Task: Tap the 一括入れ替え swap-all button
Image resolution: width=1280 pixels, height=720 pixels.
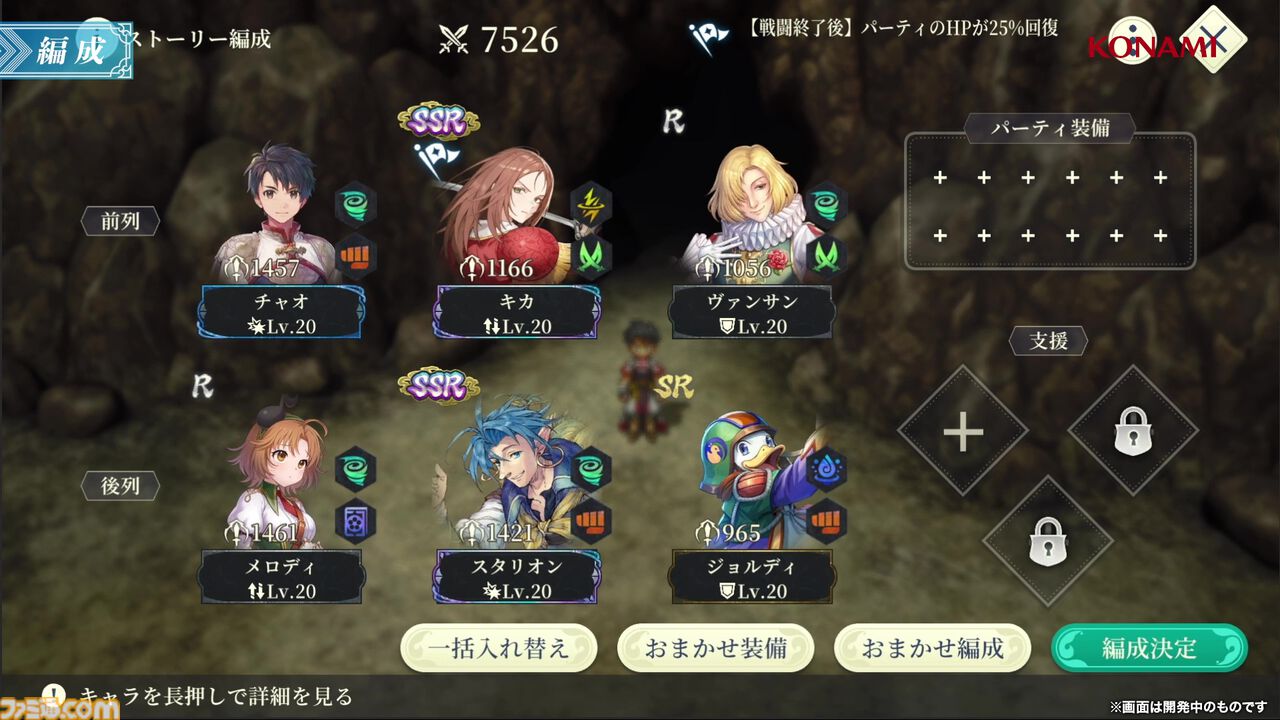Action: coord(499,648)
